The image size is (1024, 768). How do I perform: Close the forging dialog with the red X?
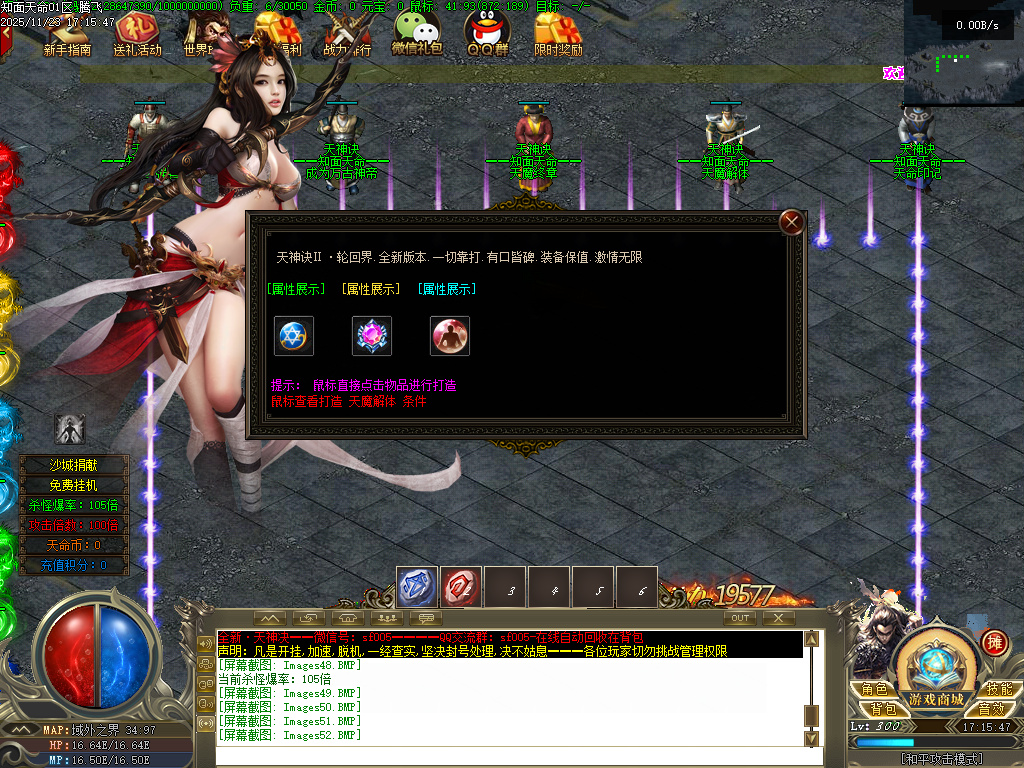click(x=792, y=222)
